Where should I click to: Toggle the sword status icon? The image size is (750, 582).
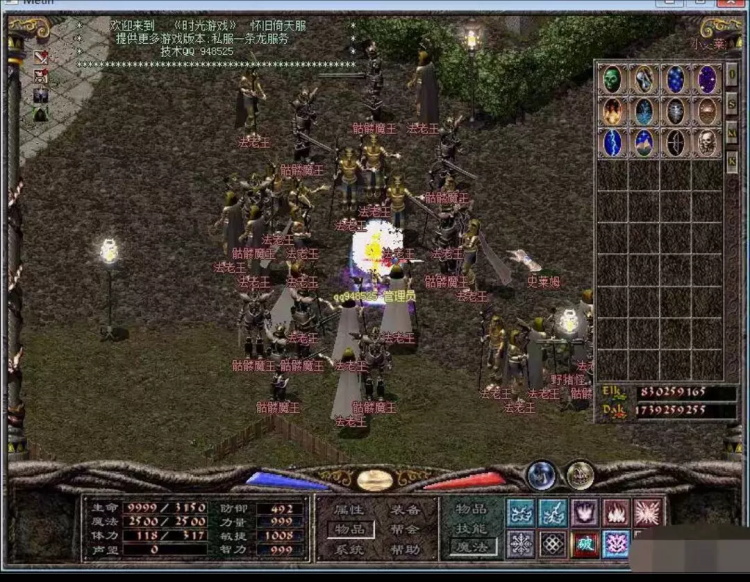coord(41,57)
